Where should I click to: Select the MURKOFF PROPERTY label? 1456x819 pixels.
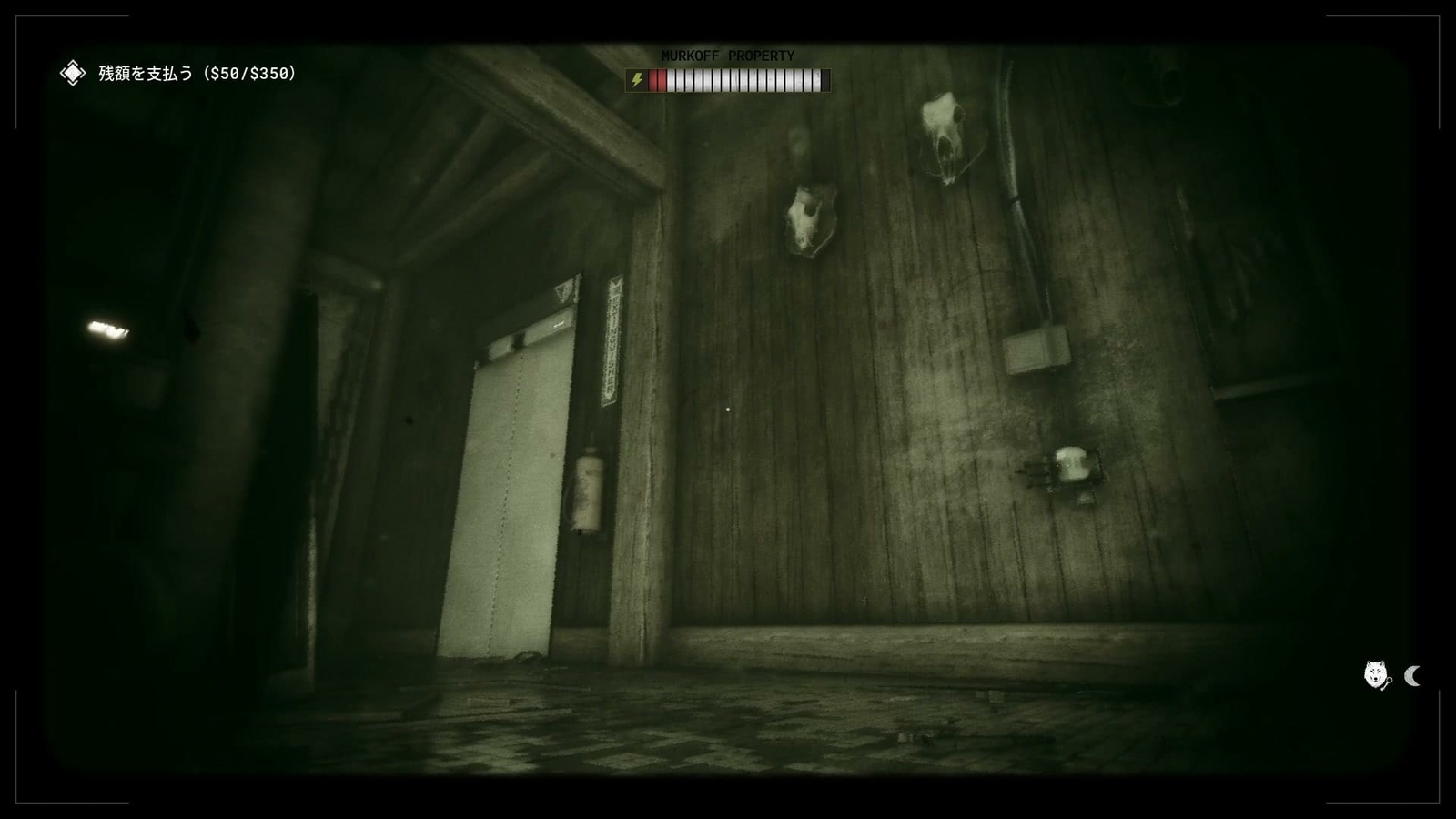[x=728, y=56]
